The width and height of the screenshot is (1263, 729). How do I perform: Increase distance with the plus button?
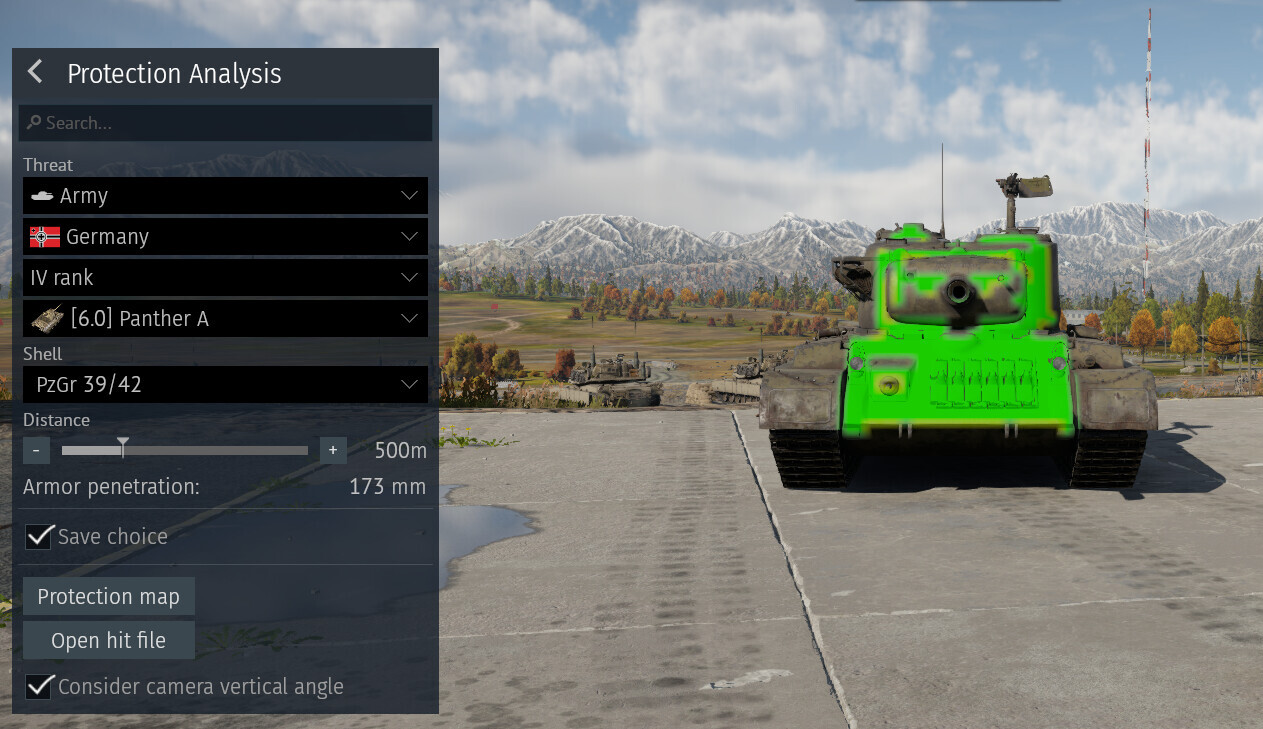pos(333,450)
